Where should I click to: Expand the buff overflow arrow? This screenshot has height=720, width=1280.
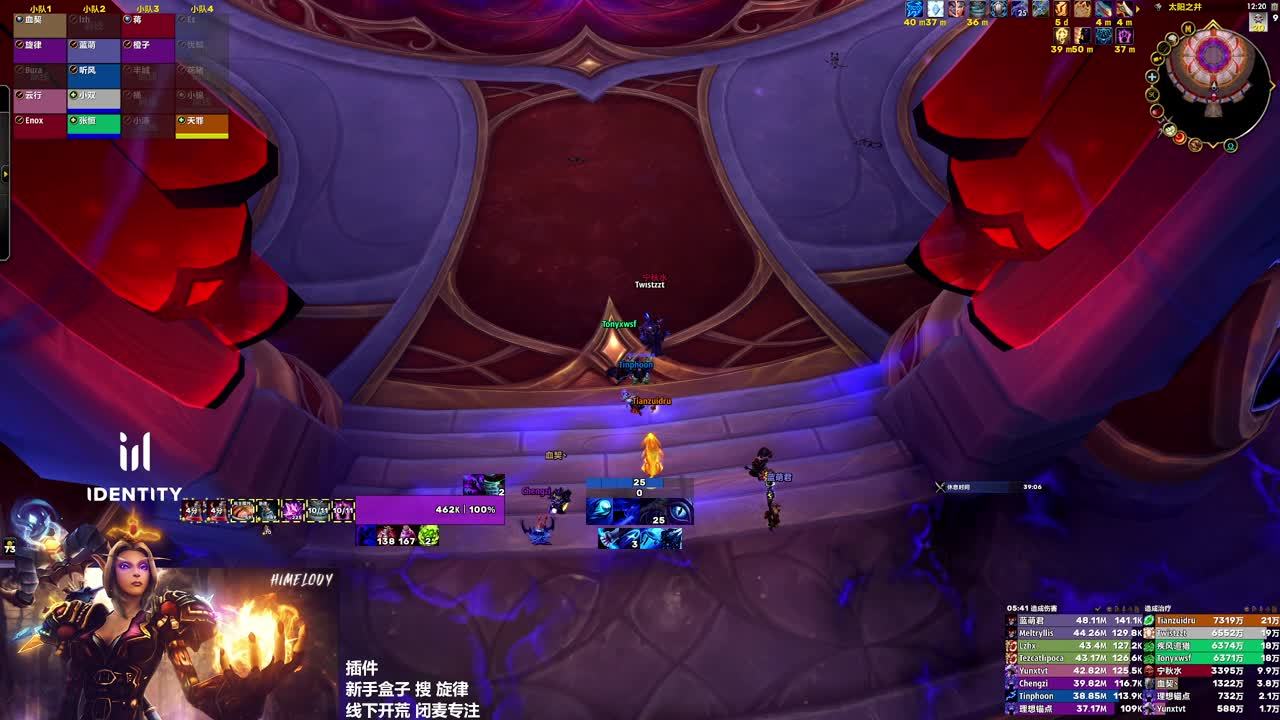[x=5, y=174]
